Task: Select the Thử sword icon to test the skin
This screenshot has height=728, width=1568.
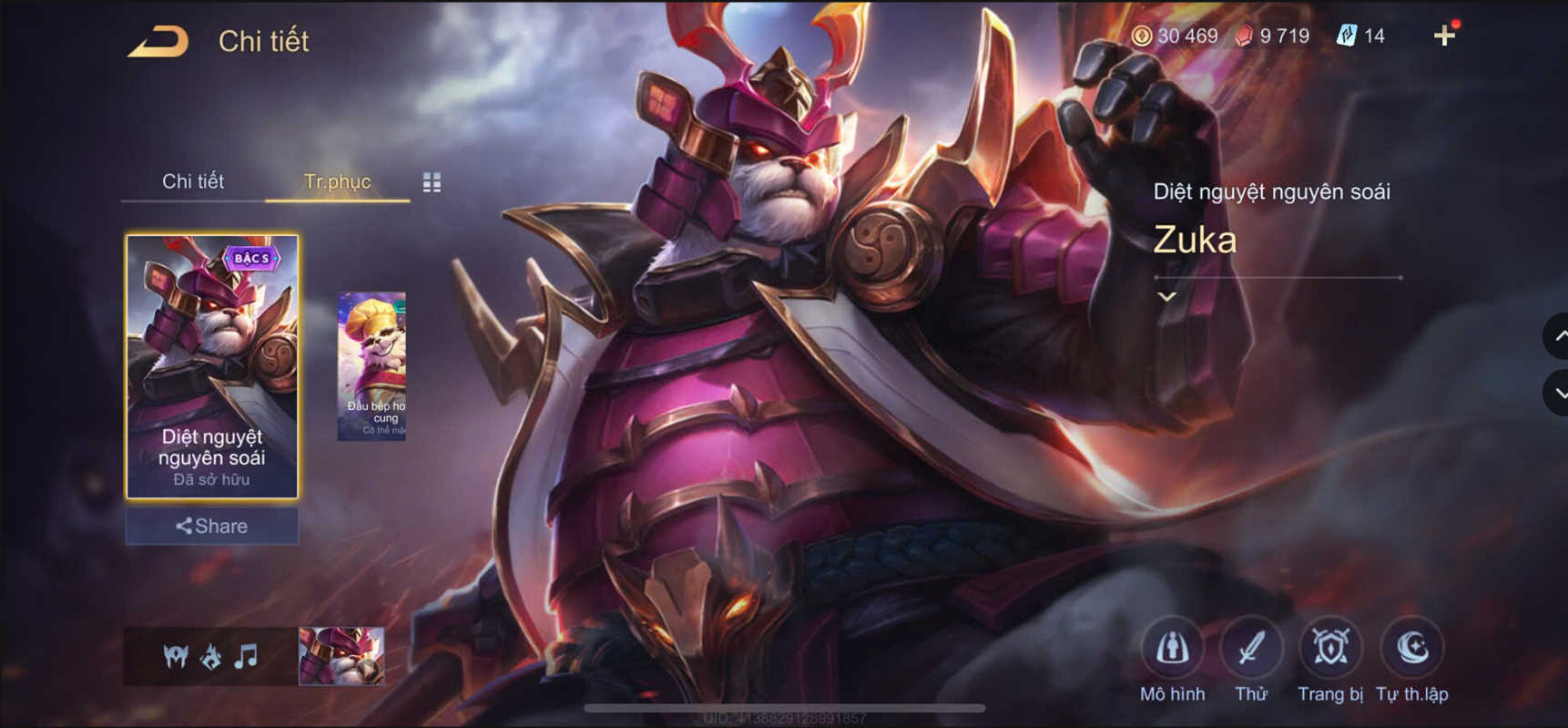Action: [1252, 649]
